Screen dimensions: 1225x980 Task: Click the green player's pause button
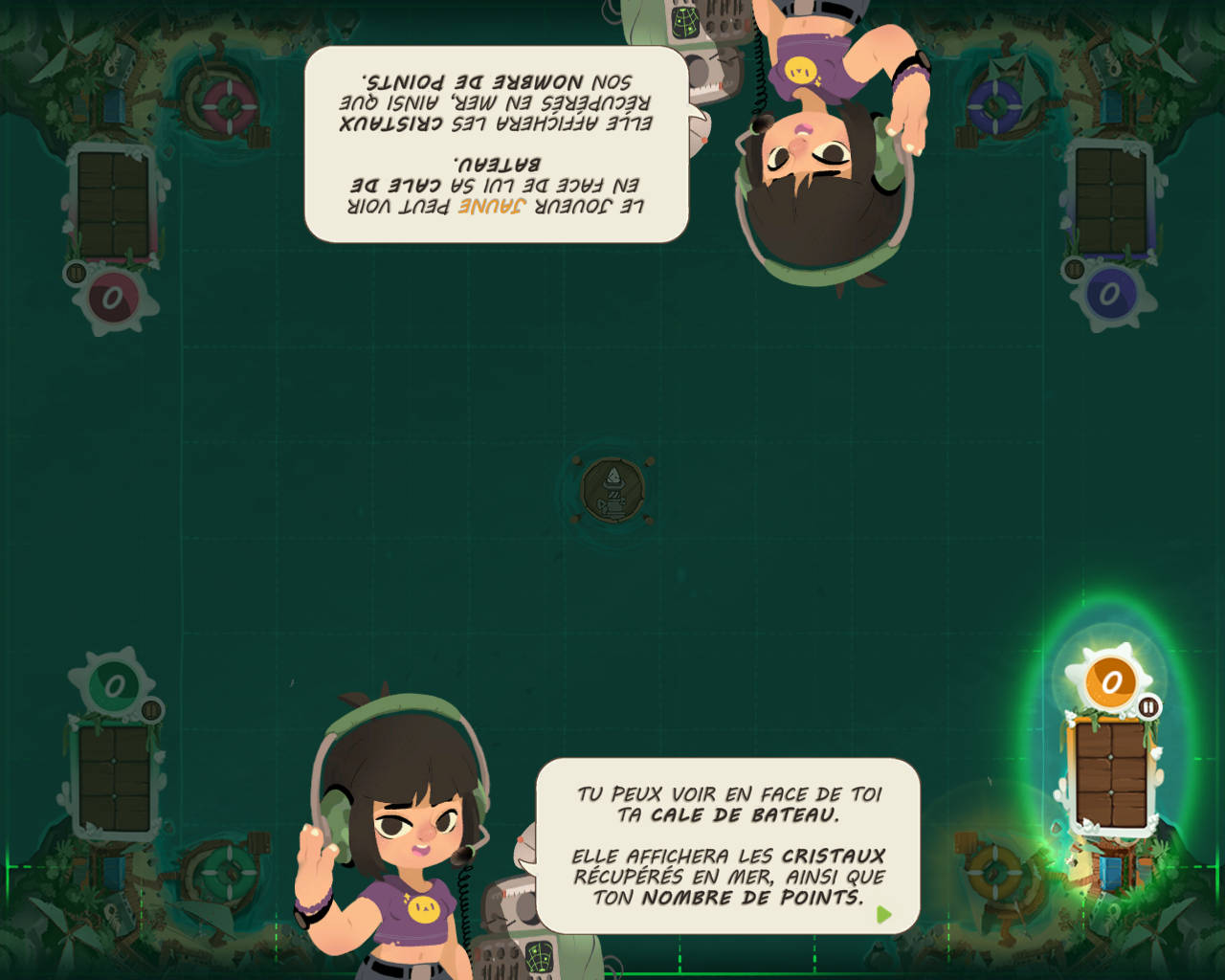(x=150, y=710)
